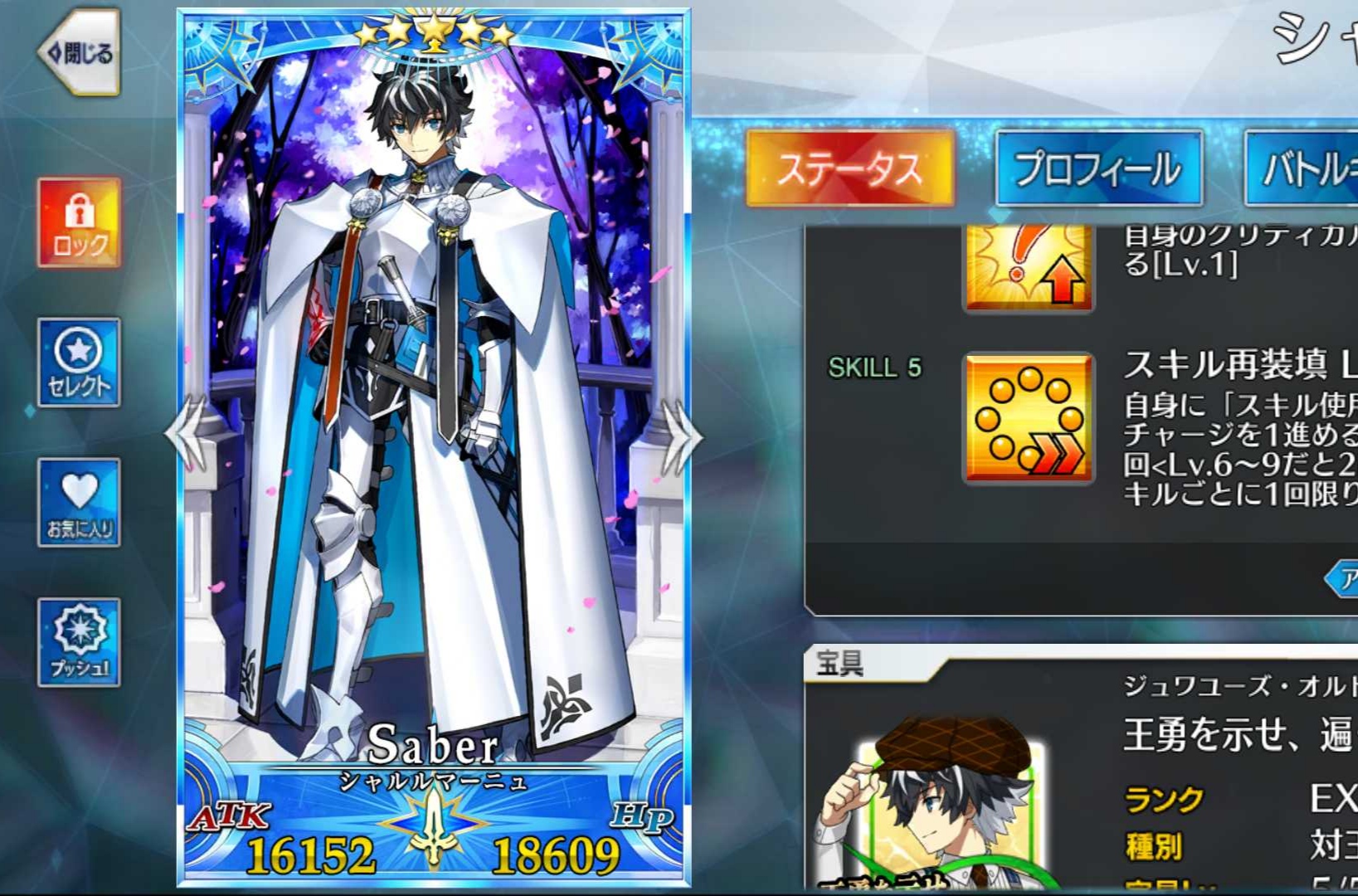Show next servant with right arrow

[682, 434]
